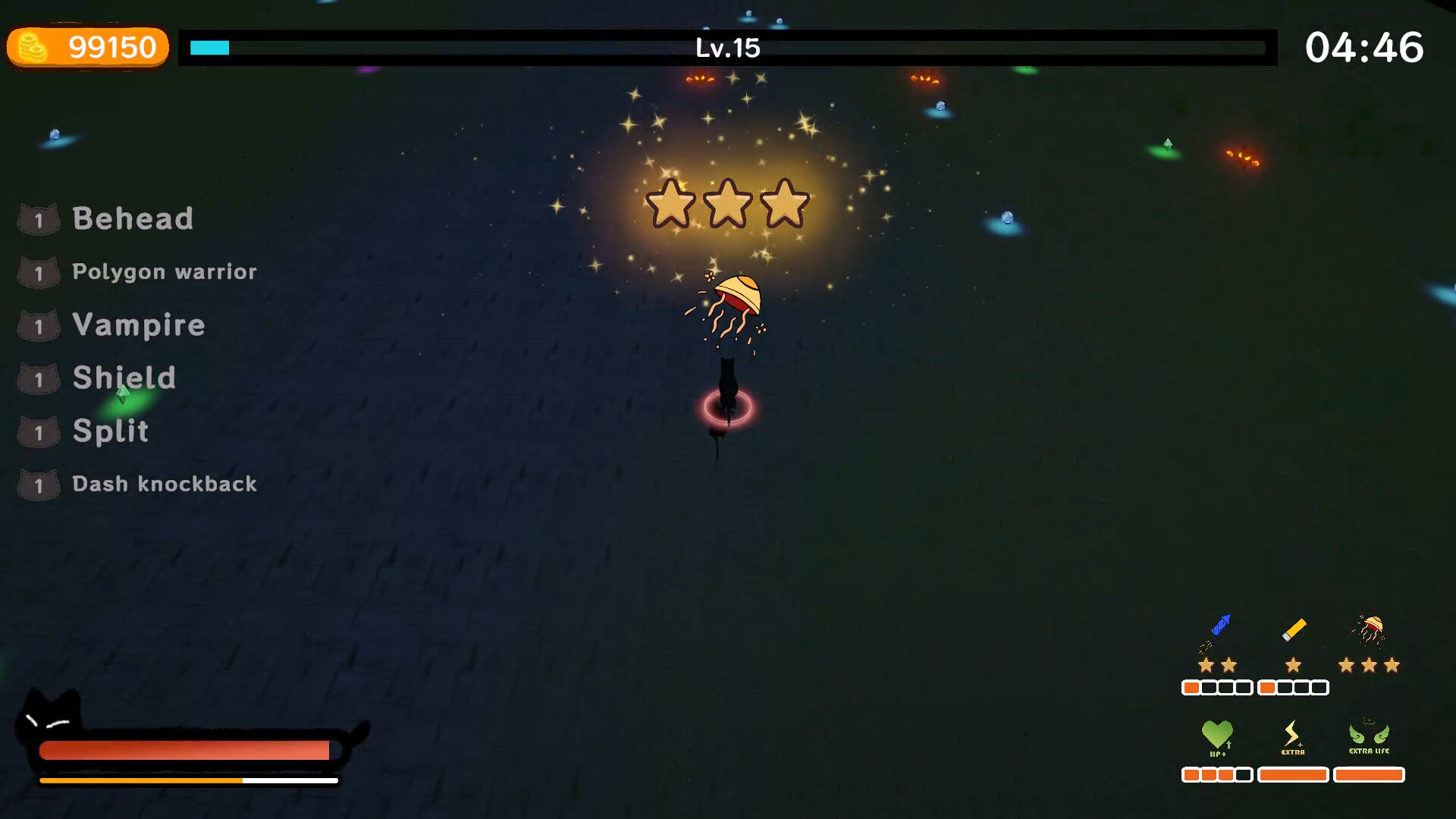Toggle the Dash knockback perk entry
The width and height of the screenshot is (1456, 819).
point(164,484)
